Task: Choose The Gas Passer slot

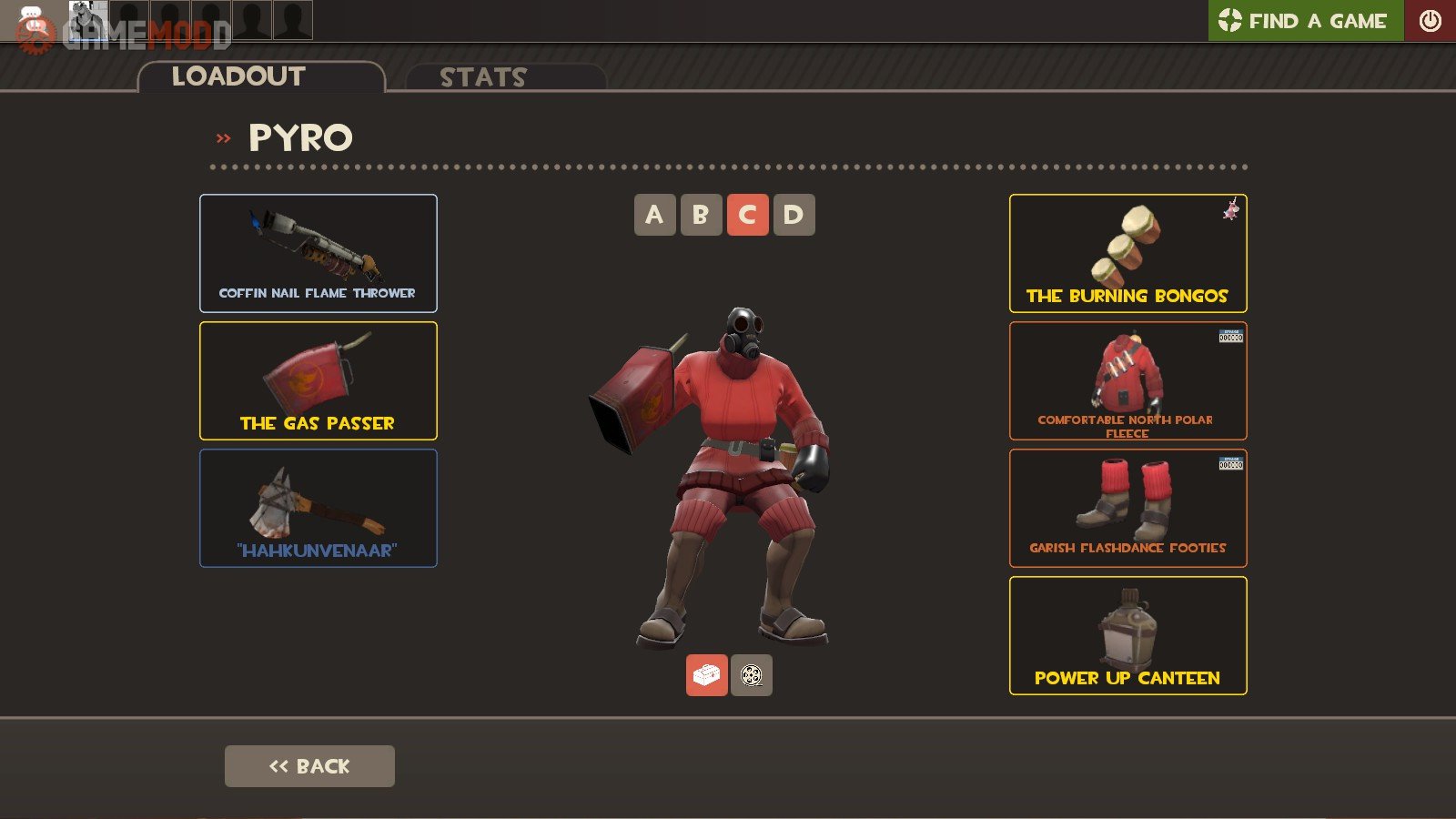Action: point(318,380)
